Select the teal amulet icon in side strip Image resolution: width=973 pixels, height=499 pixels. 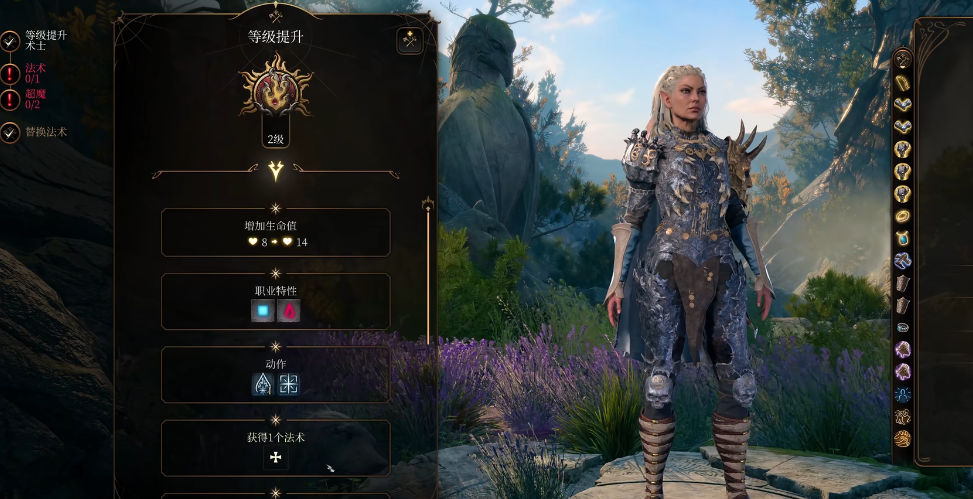tap(902, 238)
